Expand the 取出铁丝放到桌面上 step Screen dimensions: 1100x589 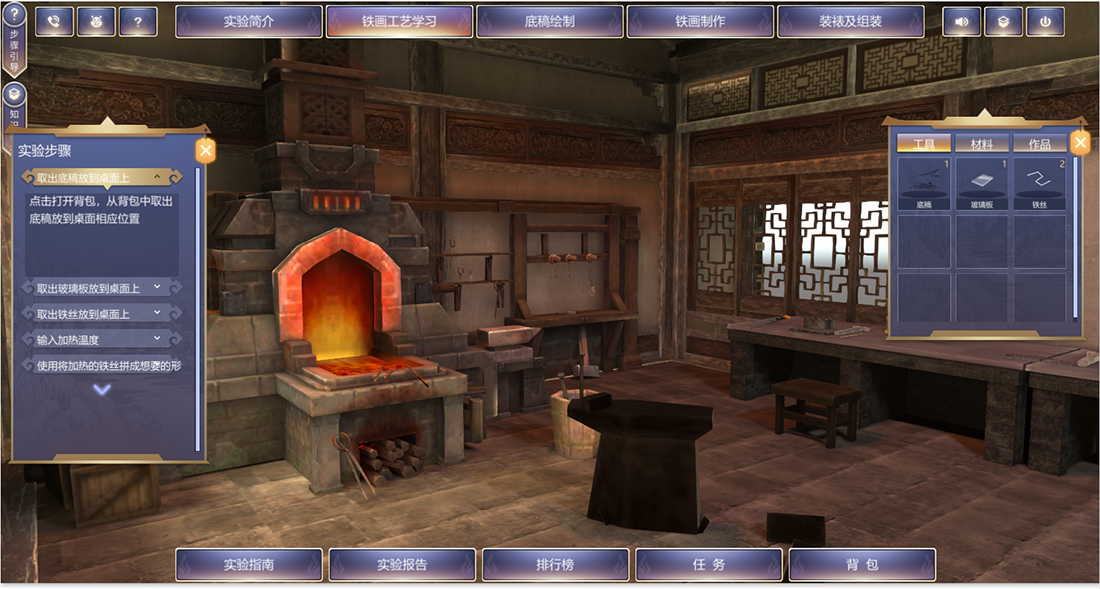coord(100,314)
